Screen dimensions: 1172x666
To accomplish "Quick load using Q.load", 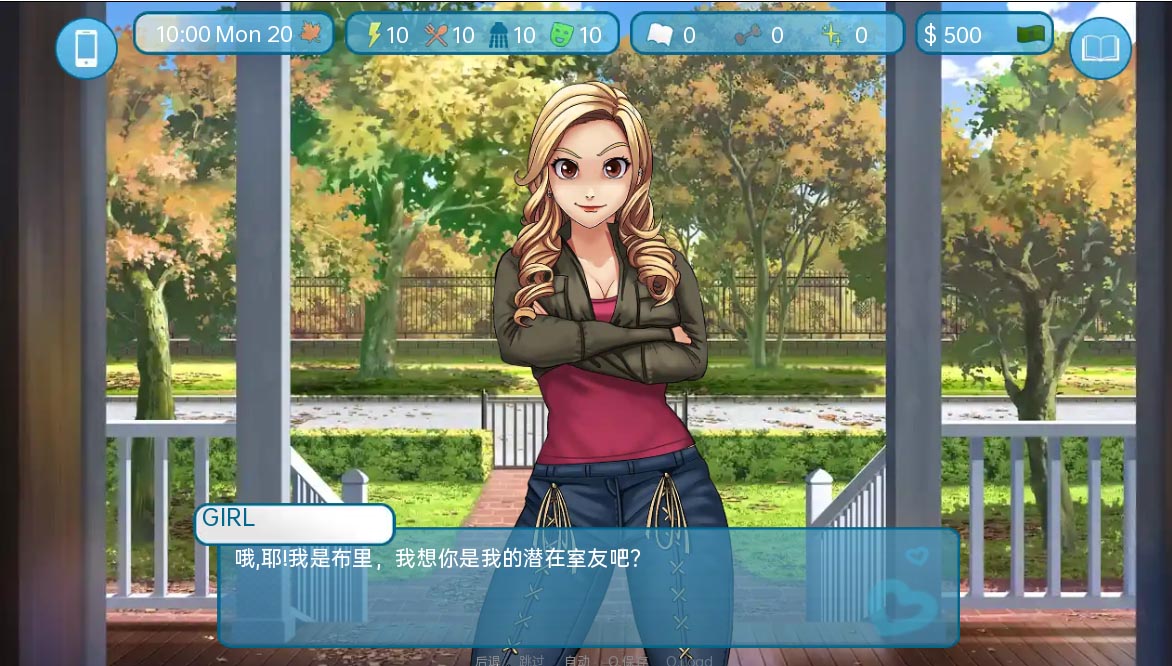I will tap(689, 660).
